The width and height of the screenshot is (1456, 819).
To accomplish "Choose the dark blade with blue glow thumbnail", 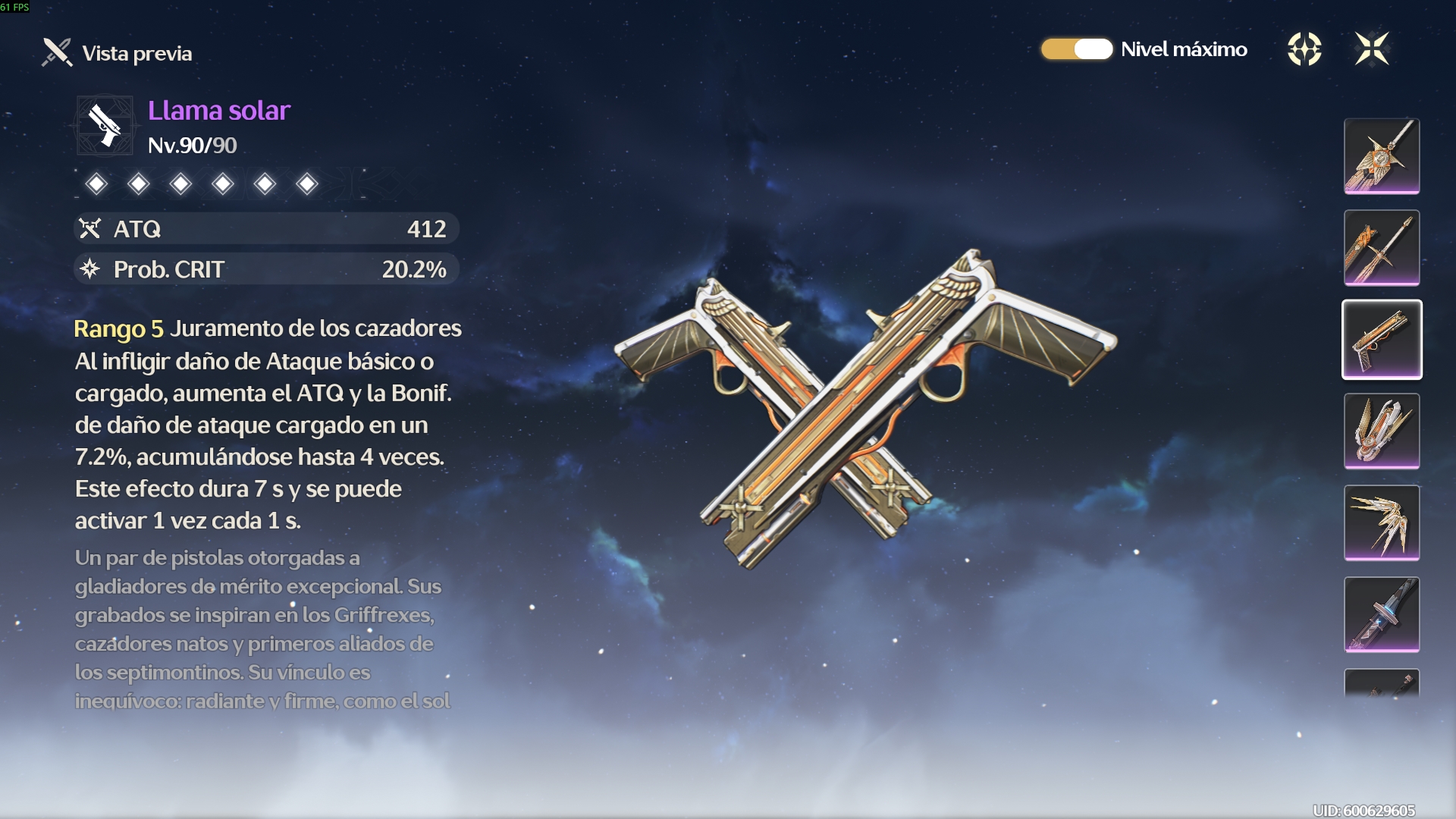I will coord(1382,615).
